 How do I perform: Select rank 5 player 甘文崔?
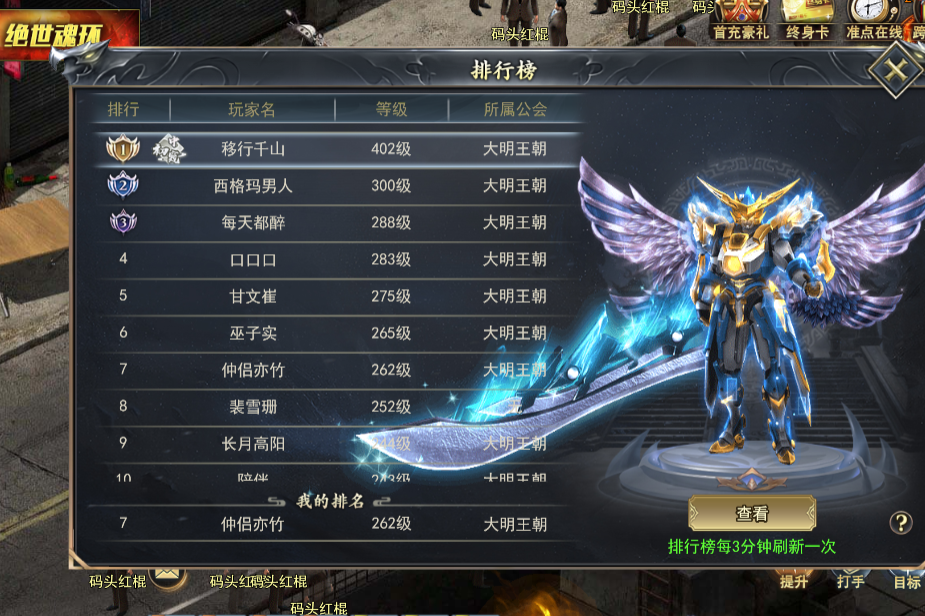point(330,296)
